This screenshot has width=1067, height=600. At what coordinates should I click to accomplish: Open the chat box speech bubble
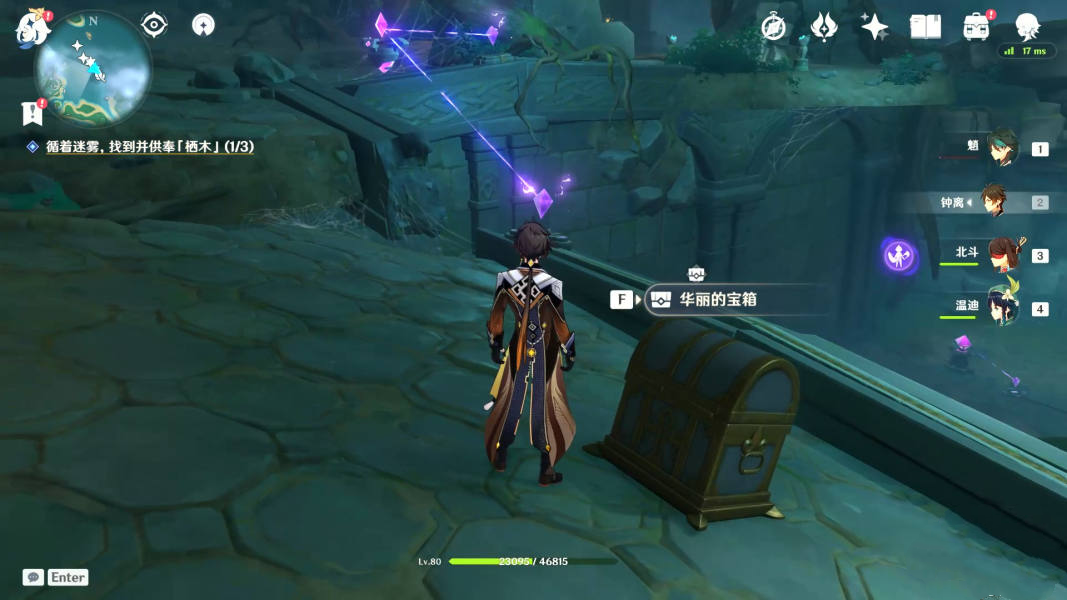click(33, 577)
